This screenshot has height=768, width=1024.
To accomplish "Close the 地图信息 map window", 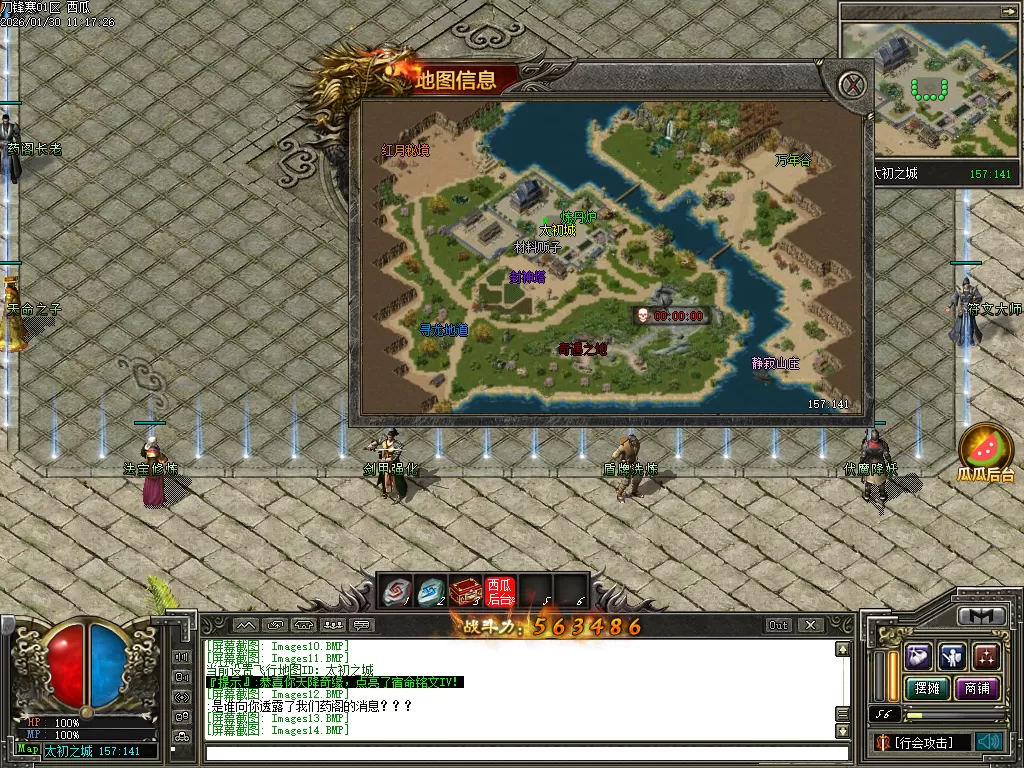I will 852,84.
